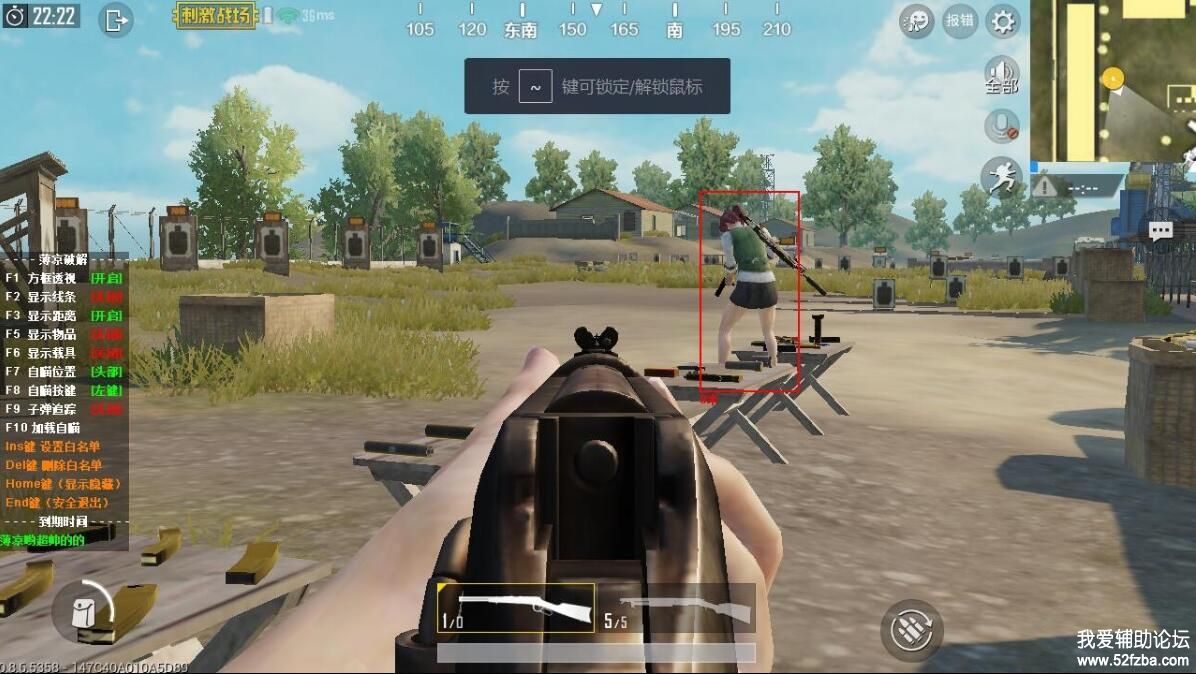1196x674 pixels.
Task: Toggle the 全部 speaker voice channel
Action: [x=1001, y=75]
